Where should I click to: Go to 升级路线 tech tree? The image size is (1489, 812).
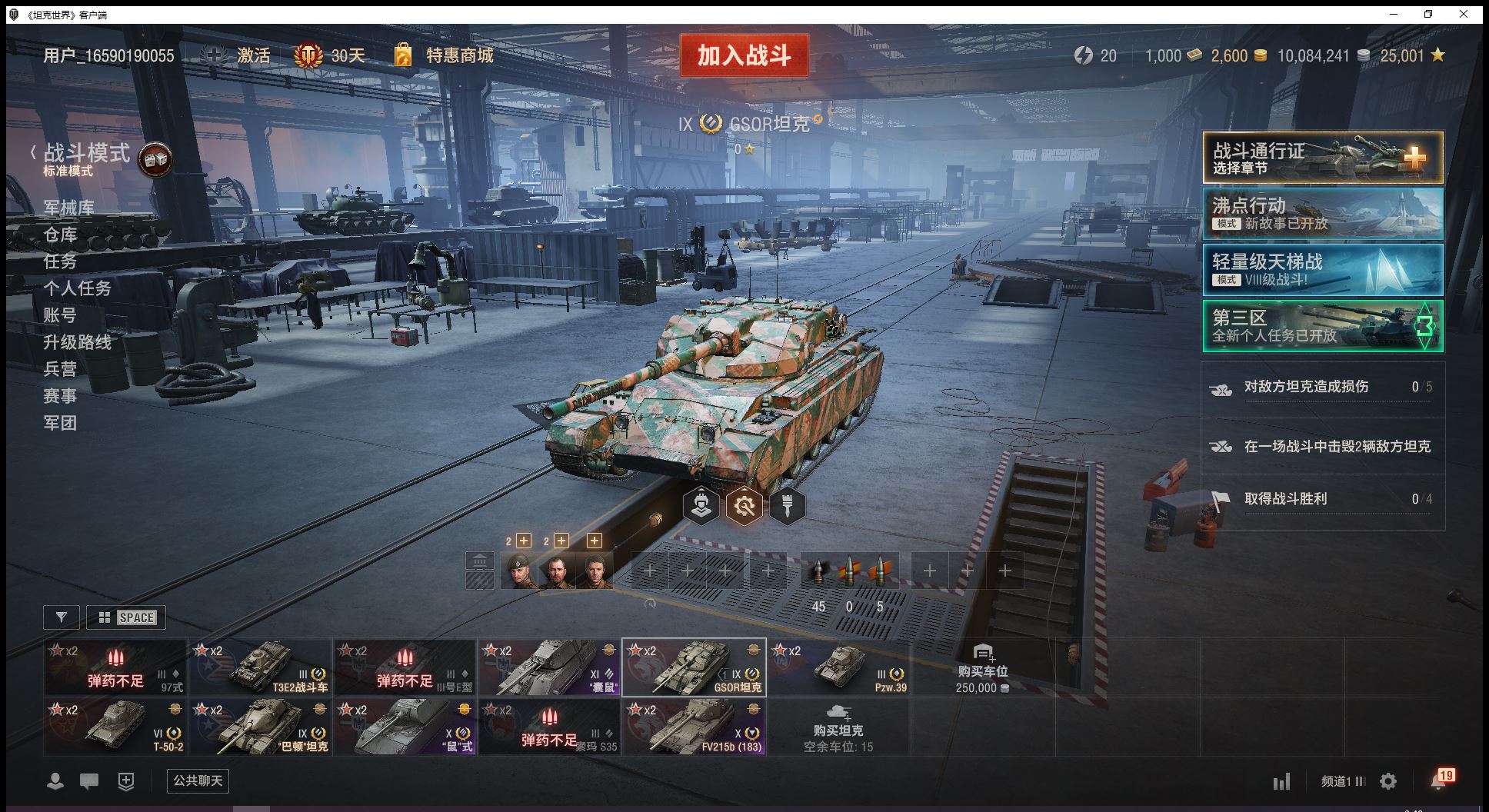pyautogui.click(x=77, y=342)
